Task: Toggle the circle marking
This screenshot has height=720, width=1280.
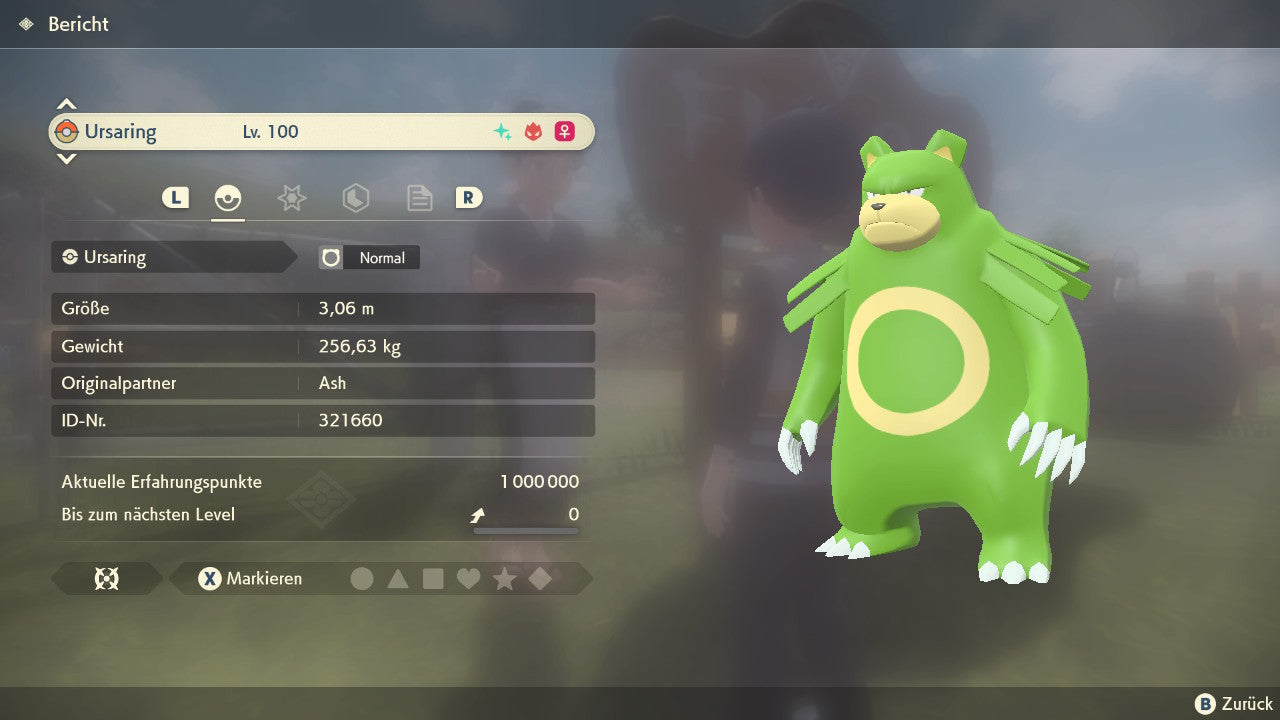Action: (362, 579)
